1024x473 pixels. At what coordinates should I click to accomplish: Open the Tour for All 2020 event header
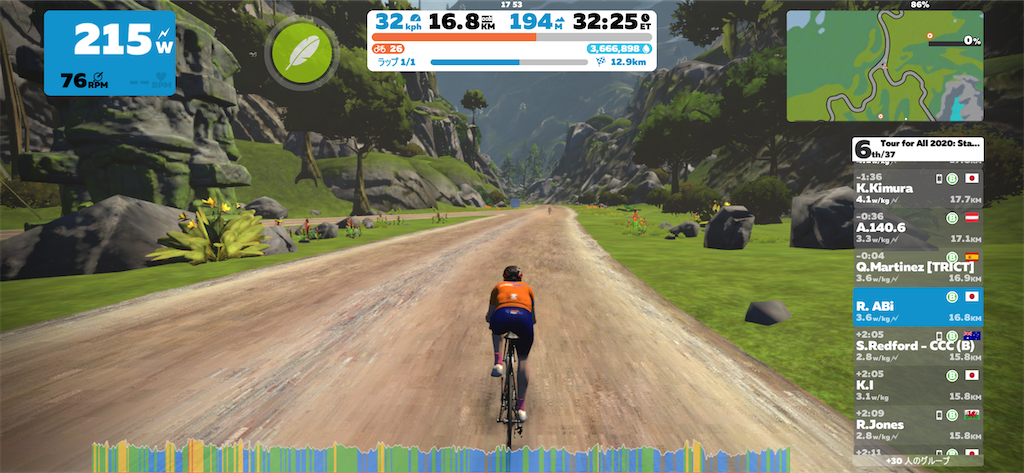click(x=917, y=149)
